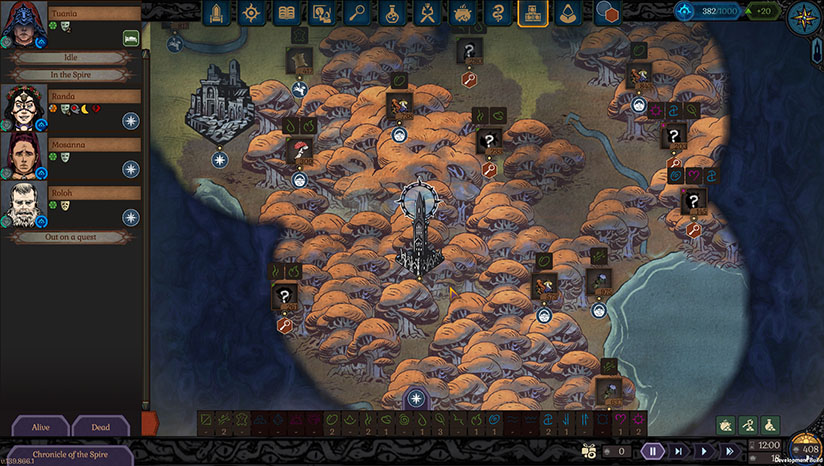This screenshot has height=466, width=824.
Task: Open the magnifying glass search panel
Action: pos(357,13)
